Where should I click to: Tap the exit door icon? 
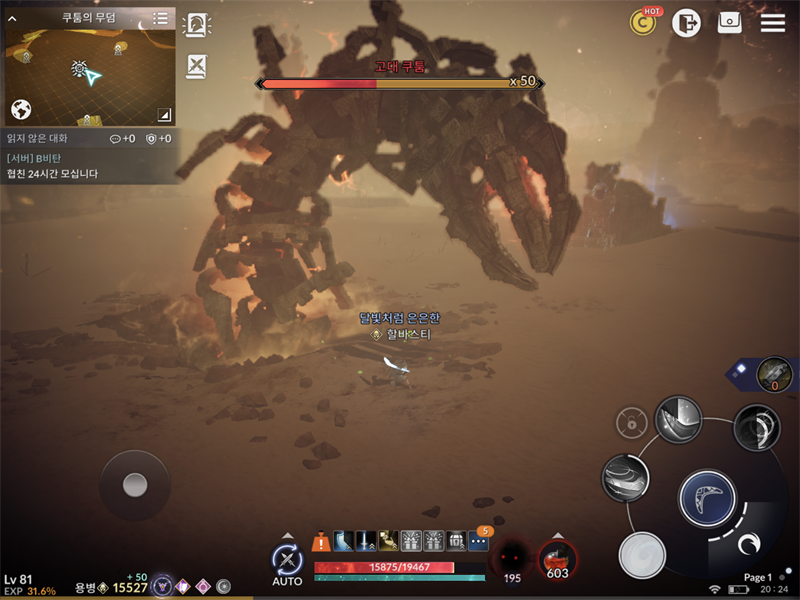[x=686, y=23]
